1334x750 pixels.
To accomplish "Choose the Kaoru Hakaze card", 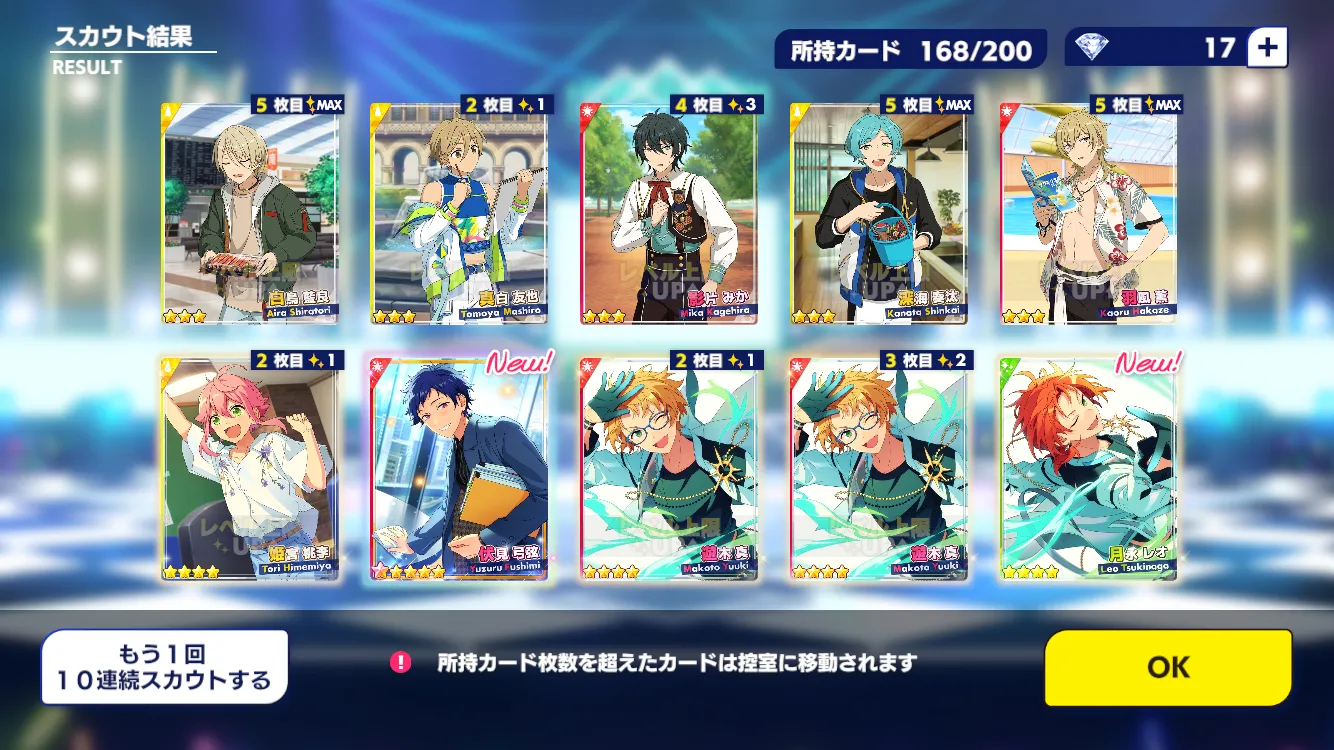I will point(1088,213).
